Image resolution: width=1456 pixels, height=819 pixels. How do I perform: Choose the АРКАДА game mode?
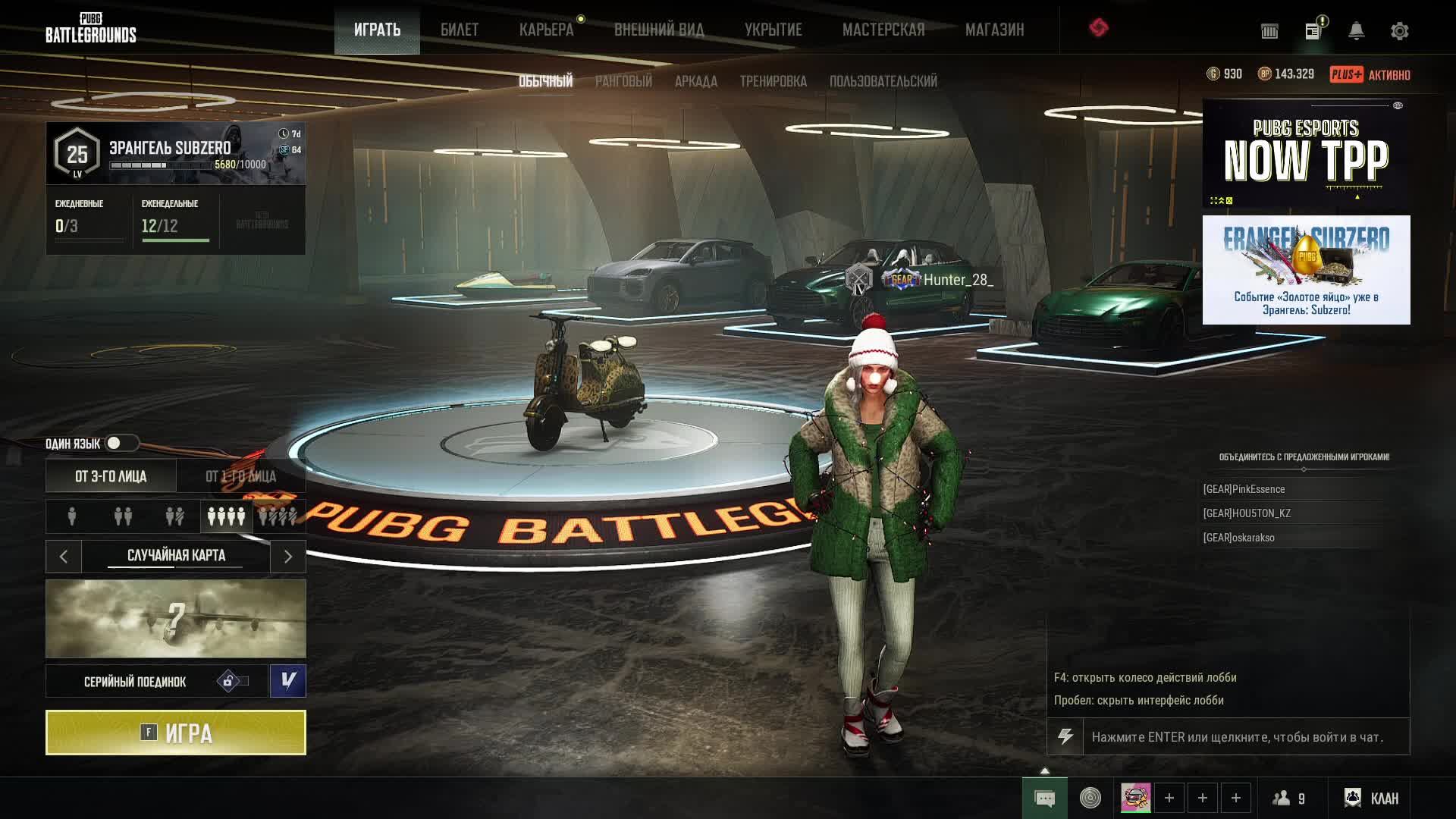click(696, 81)
